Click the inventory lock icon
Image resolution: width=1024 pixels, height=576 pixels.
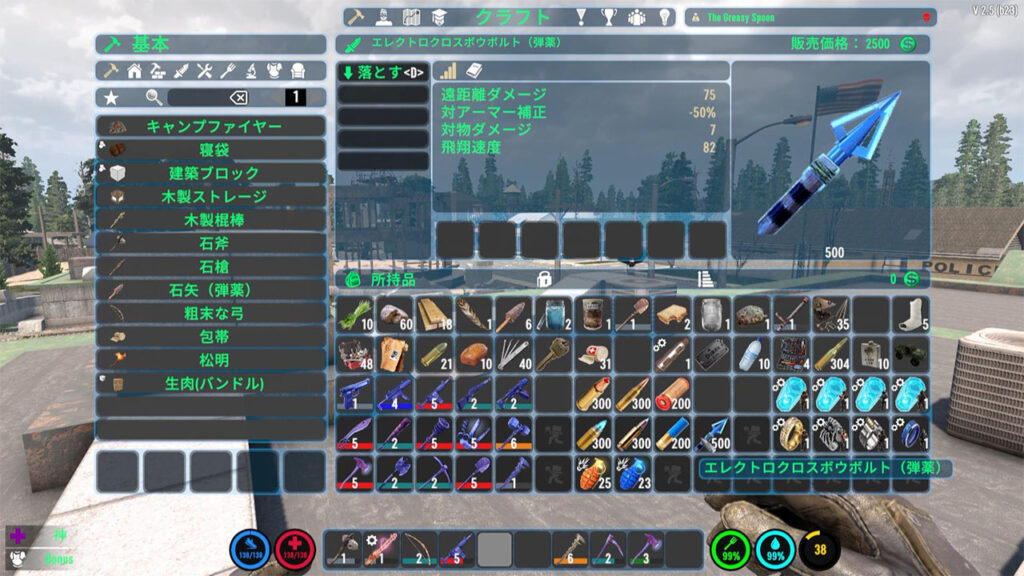[x=545, y=279]
